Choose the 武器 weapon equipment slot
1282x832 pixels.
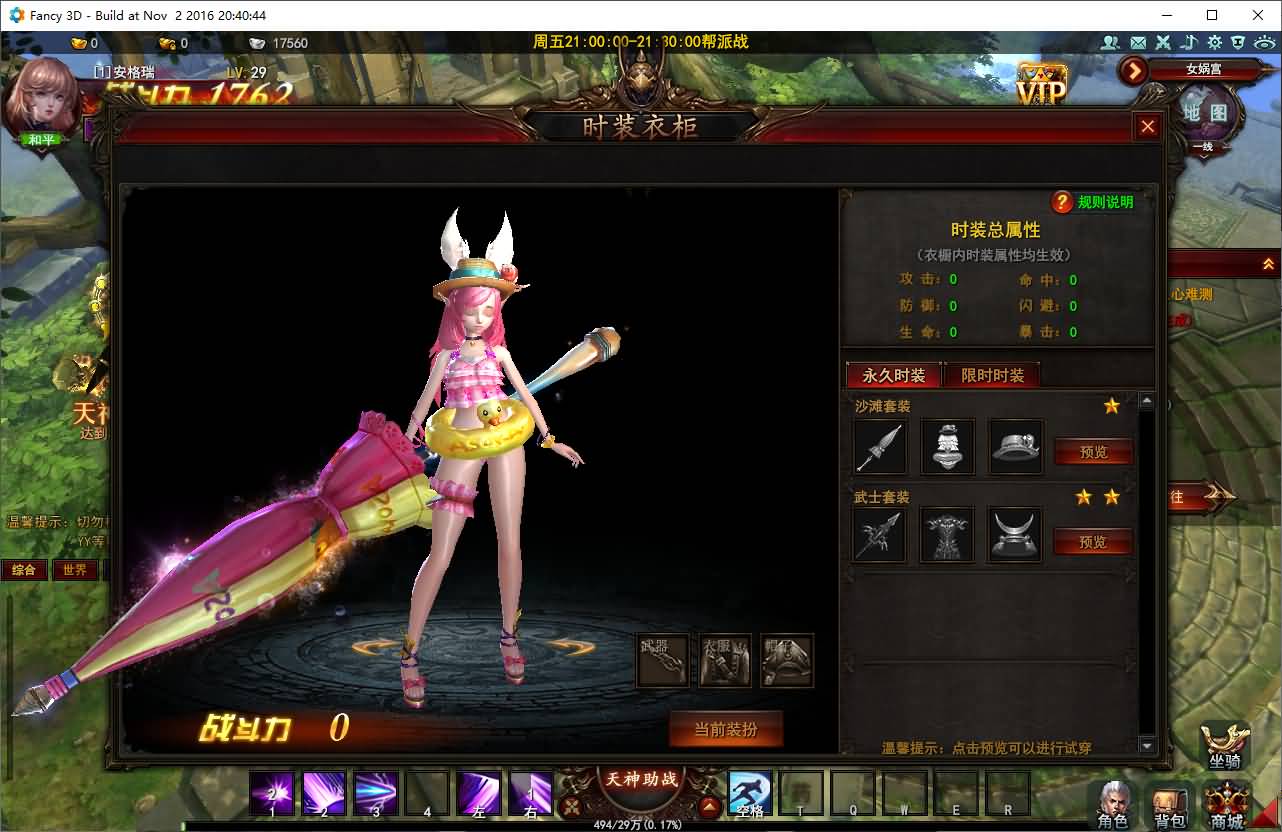[x=662, y=660]
